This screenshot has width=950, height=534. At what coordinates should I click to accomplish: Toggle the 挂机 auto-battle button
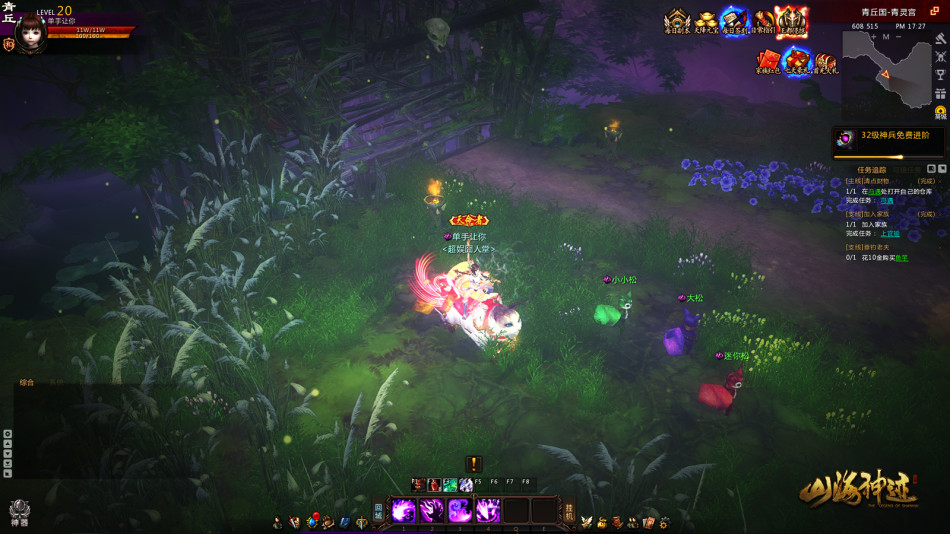568,511
